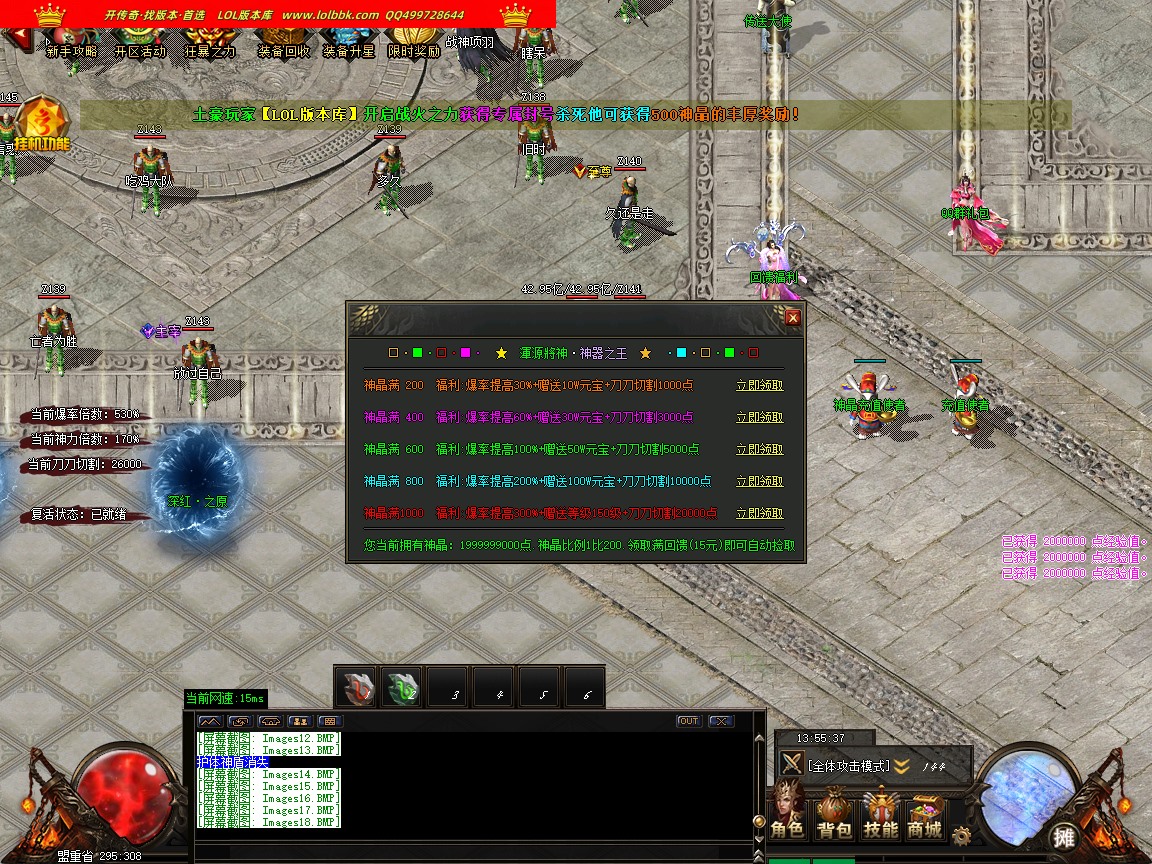Claim the 神晶满 600 reward via 立即领取
This screenshot has height=864, width=1152.
759,449
